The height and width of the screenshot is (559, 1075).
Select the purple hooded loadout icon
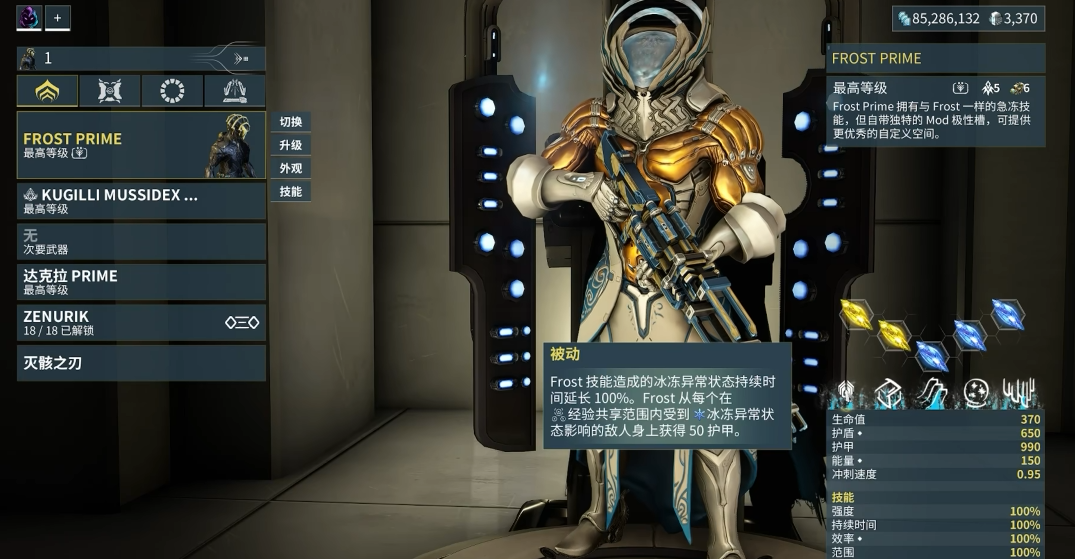[x=28, y=17]
